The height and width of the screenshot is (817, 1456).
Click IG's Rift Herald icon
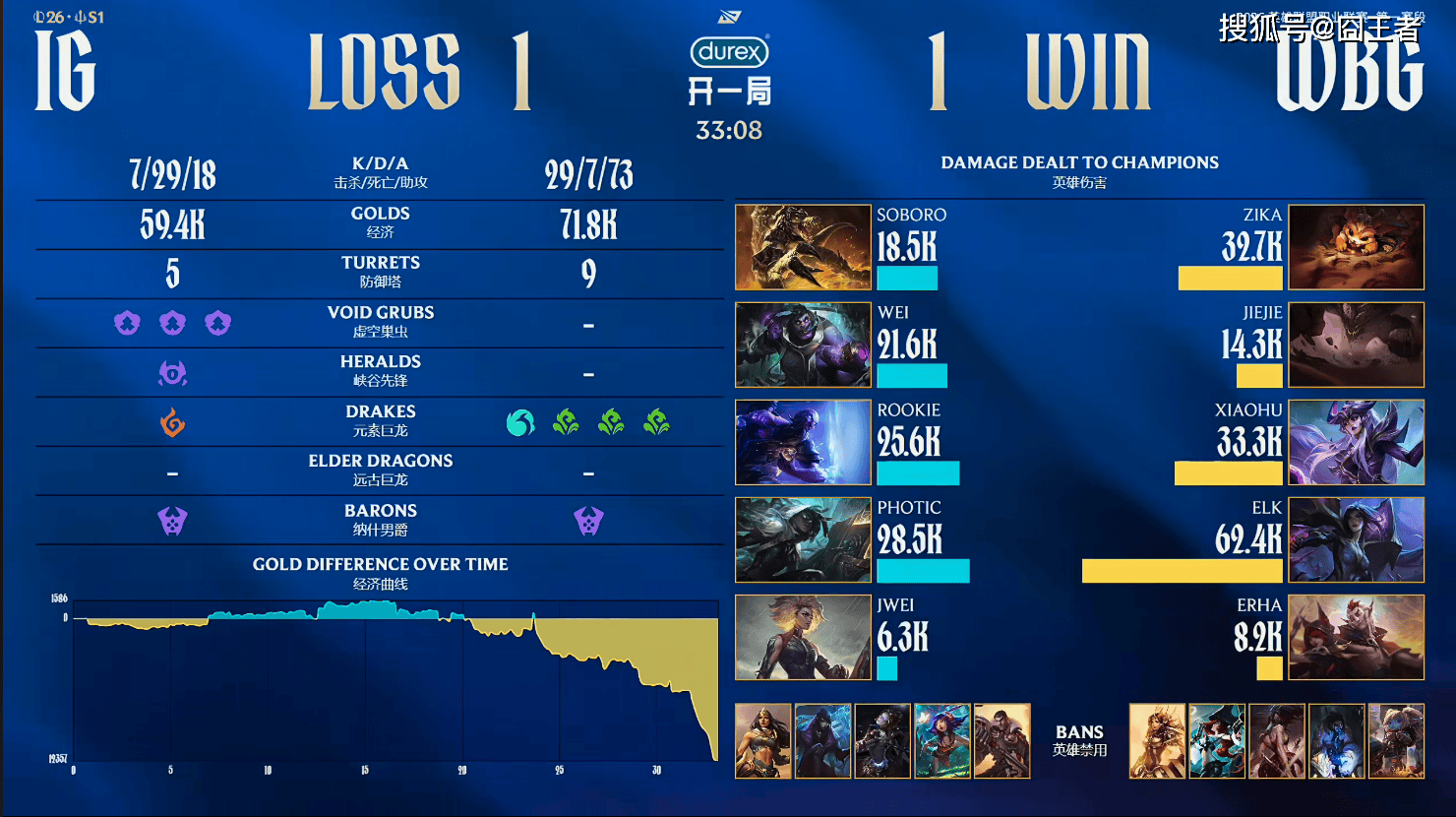tap(172, 373)
